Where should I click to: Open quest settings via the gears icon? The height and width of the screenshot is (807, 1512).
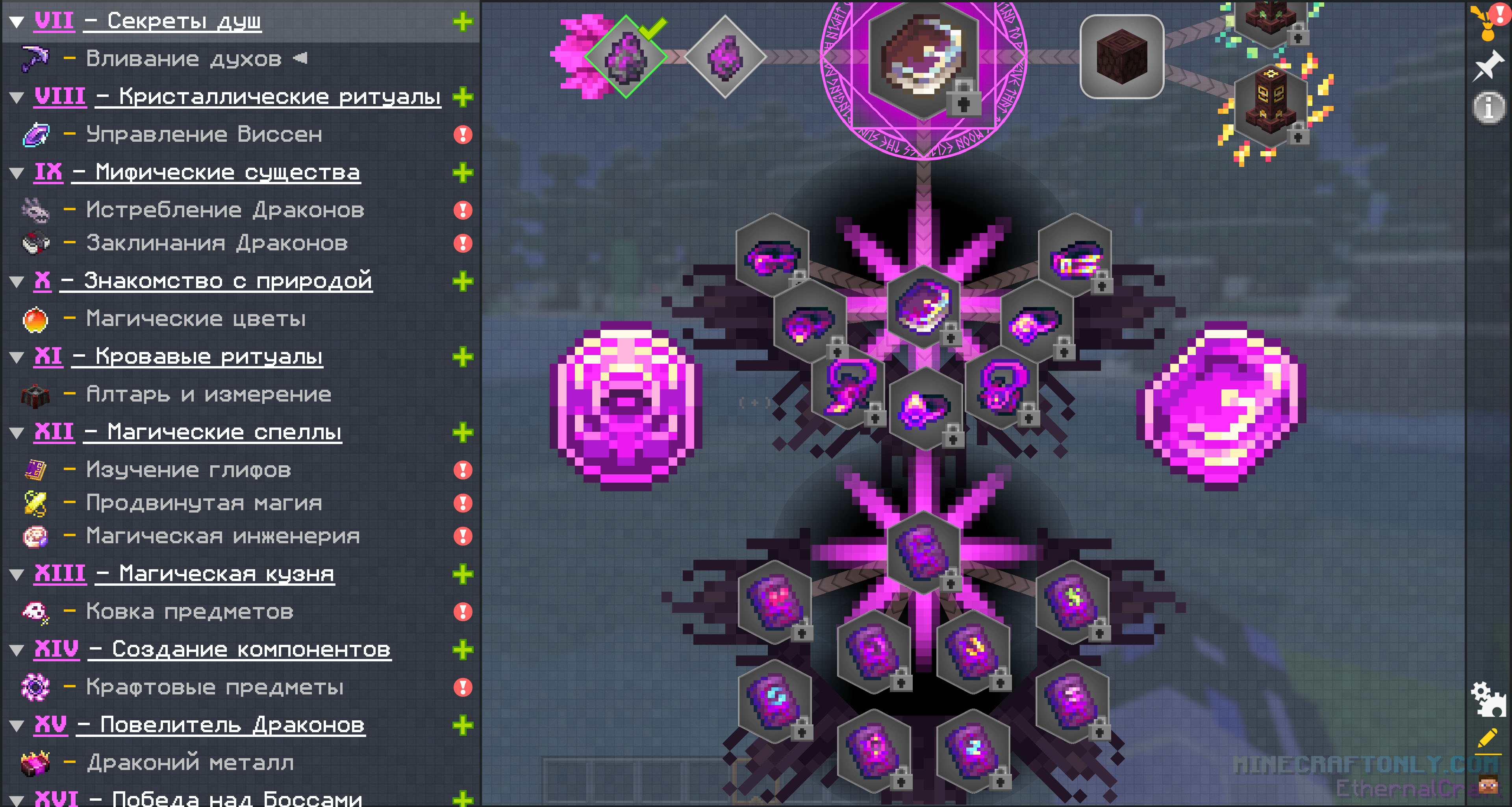(x=1488, y=698)
